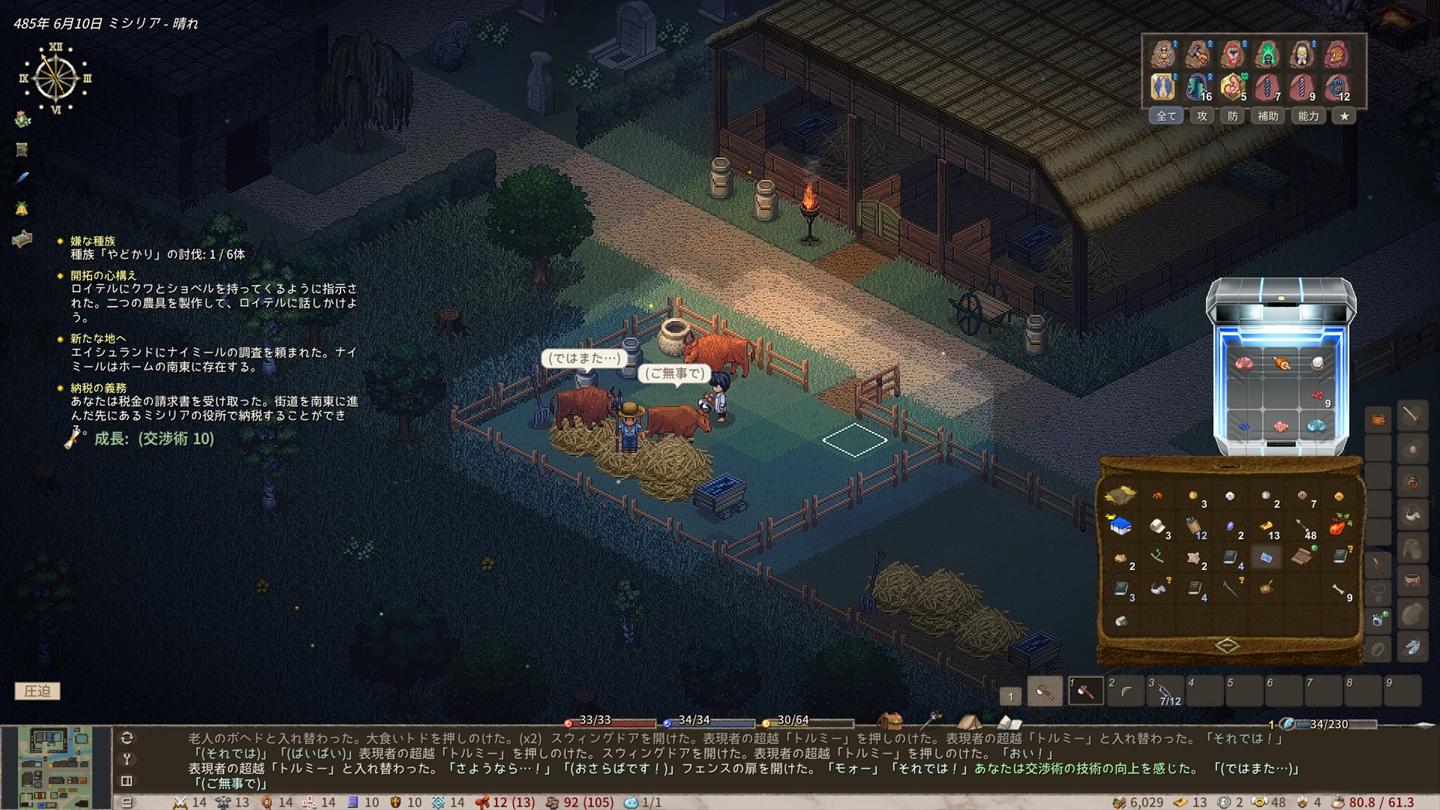1440x810 pixels.
Task: Pick the roasted skewer meat in the cooler
Action: click(1281, 363)
